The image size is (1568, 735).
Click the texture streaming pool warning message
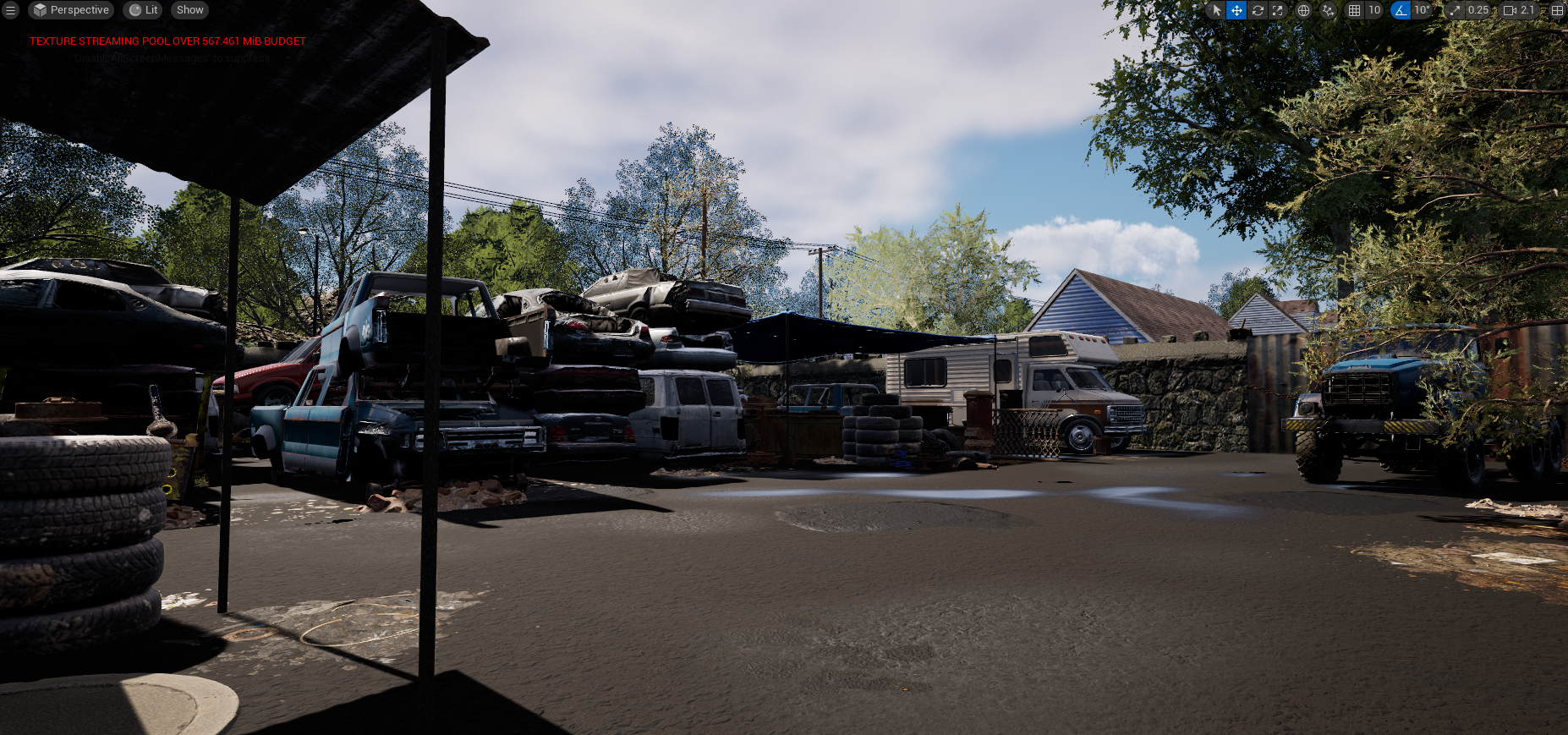pyautogui.click(x=166, y=41)
